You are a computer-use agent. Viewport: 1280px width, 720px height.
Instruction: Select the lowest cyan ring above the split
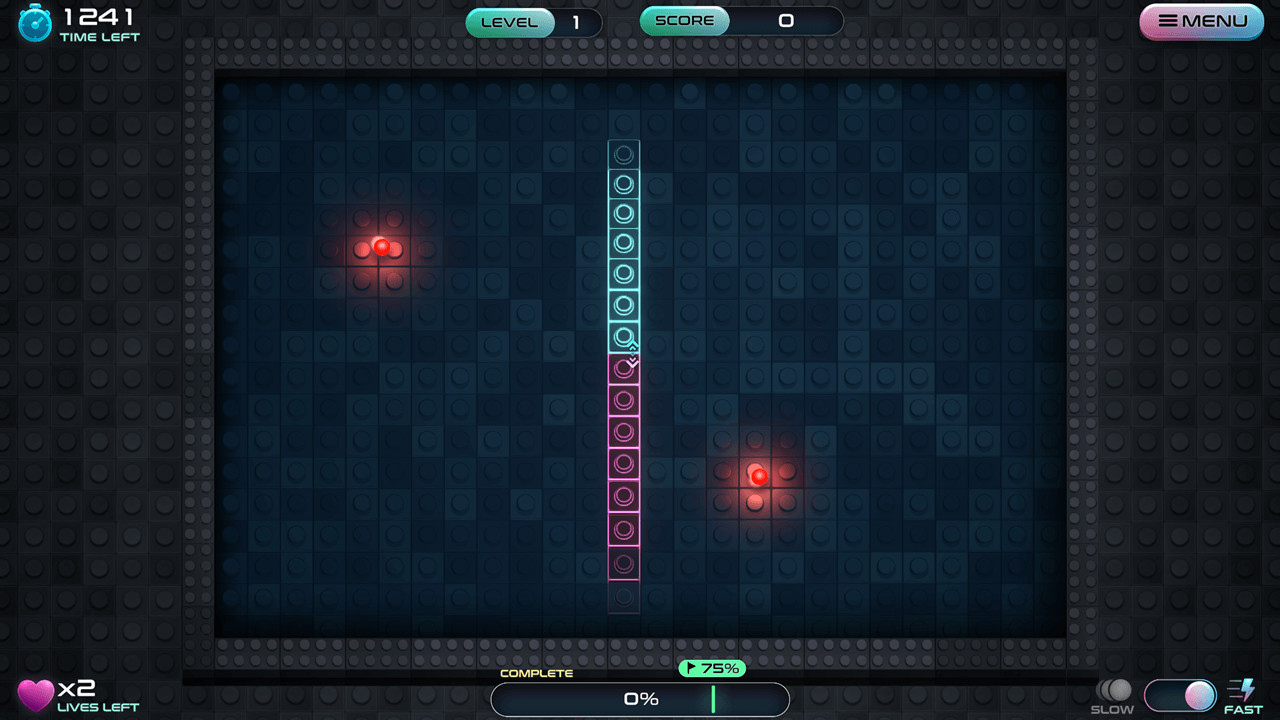tap(622, 336)
